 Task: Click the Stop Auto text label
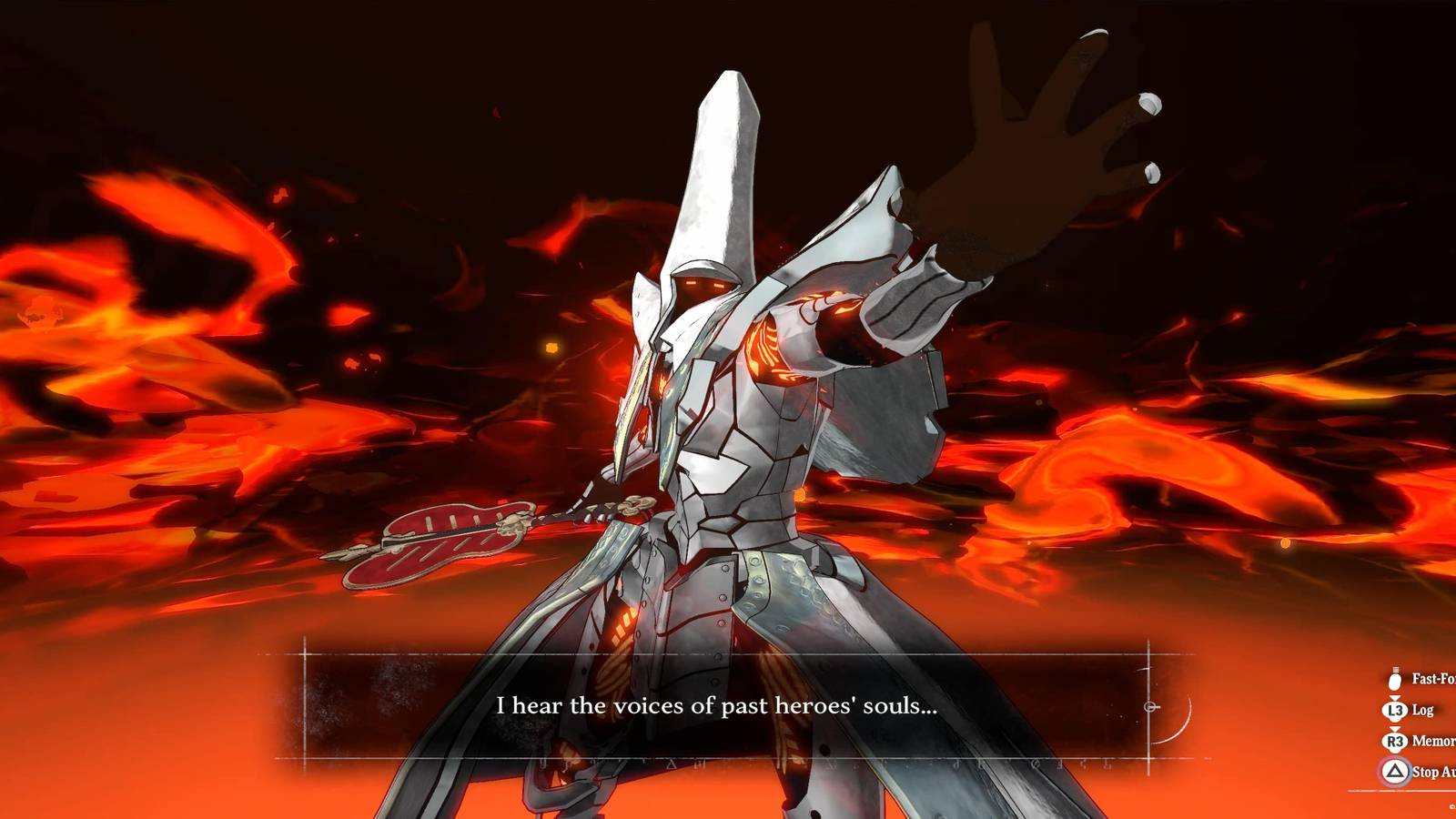pyautogui.click(x=1433, y=773)
